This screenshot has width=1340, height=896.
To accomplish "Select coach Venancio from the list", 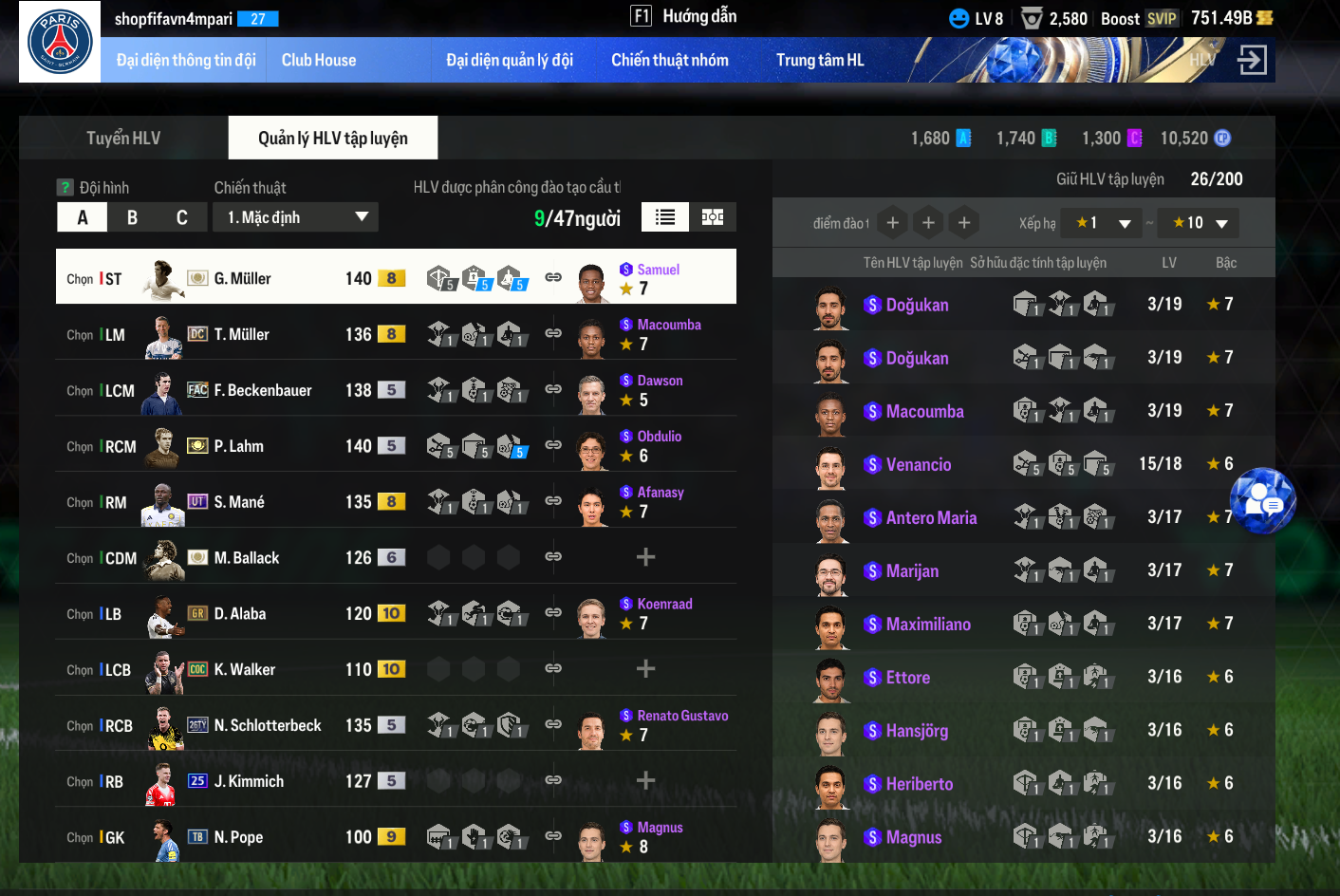I will (x=918, y=465).
